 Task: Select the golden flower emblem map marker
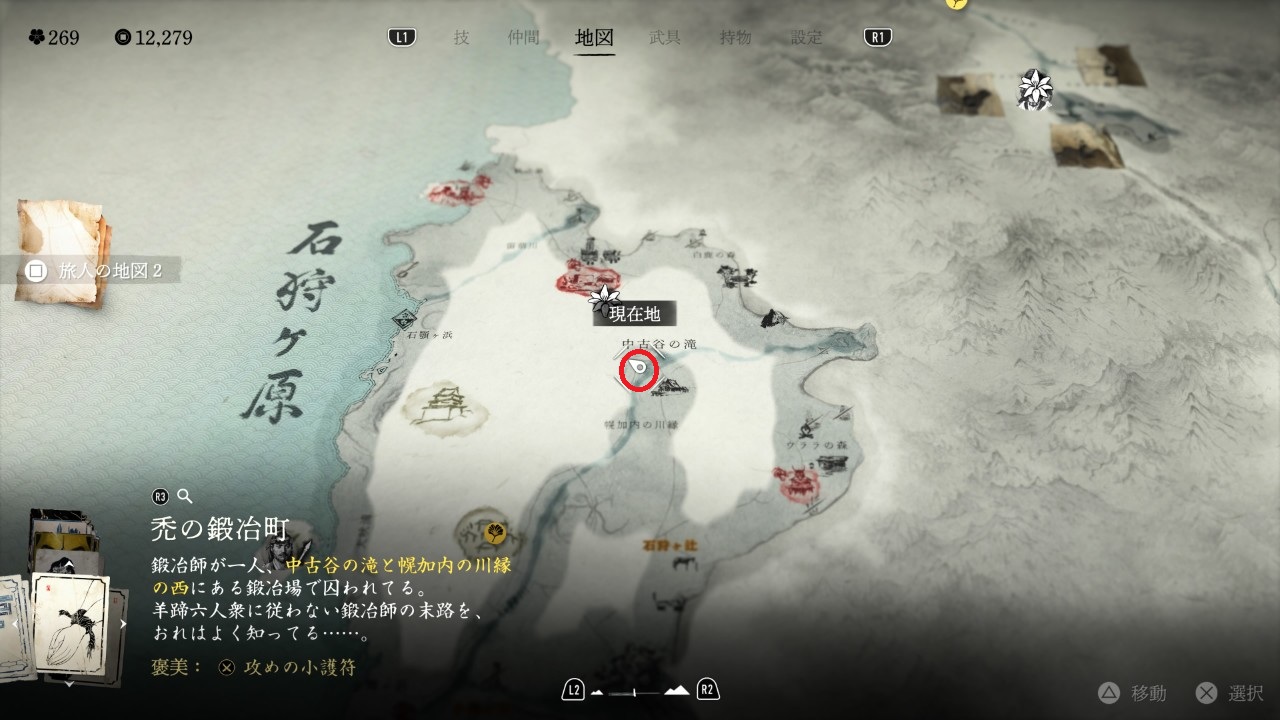point(493,531)
